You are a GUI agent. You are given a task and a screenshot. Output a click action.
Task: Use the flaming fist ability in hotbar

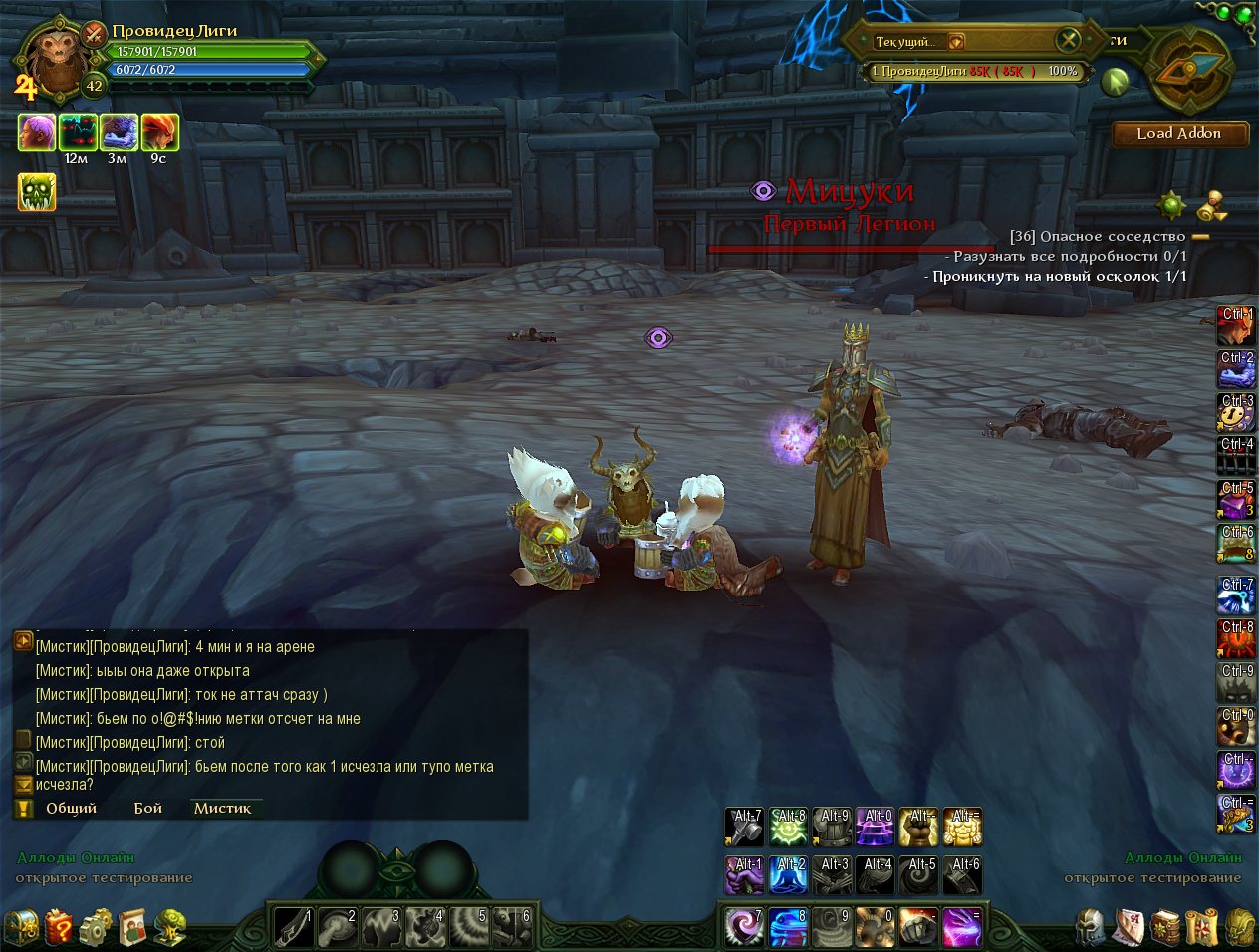(x=918, y=928)
